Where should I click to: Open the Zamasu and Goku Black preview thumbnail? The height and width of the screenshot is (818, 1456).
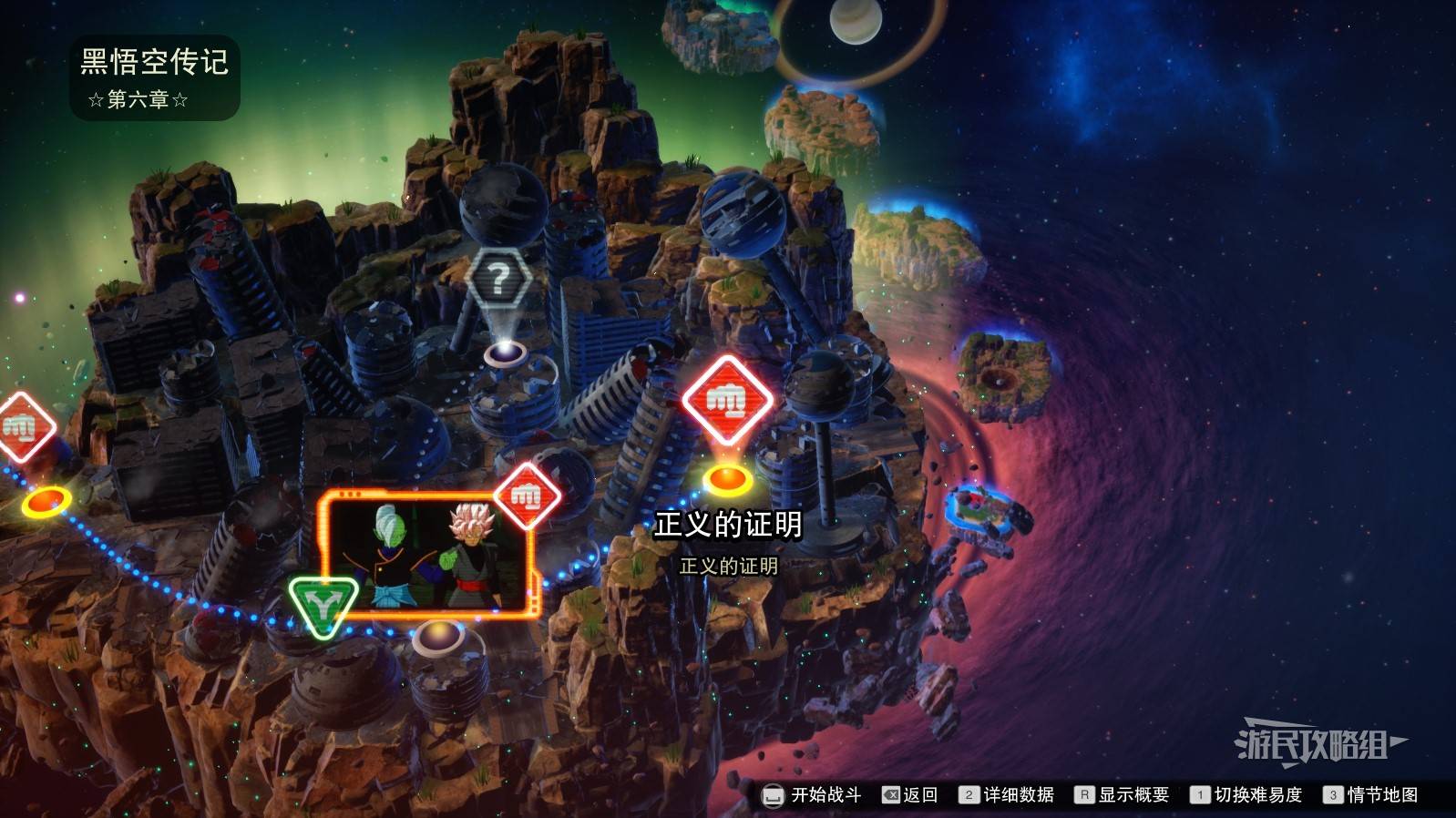(x=425, y=556)
